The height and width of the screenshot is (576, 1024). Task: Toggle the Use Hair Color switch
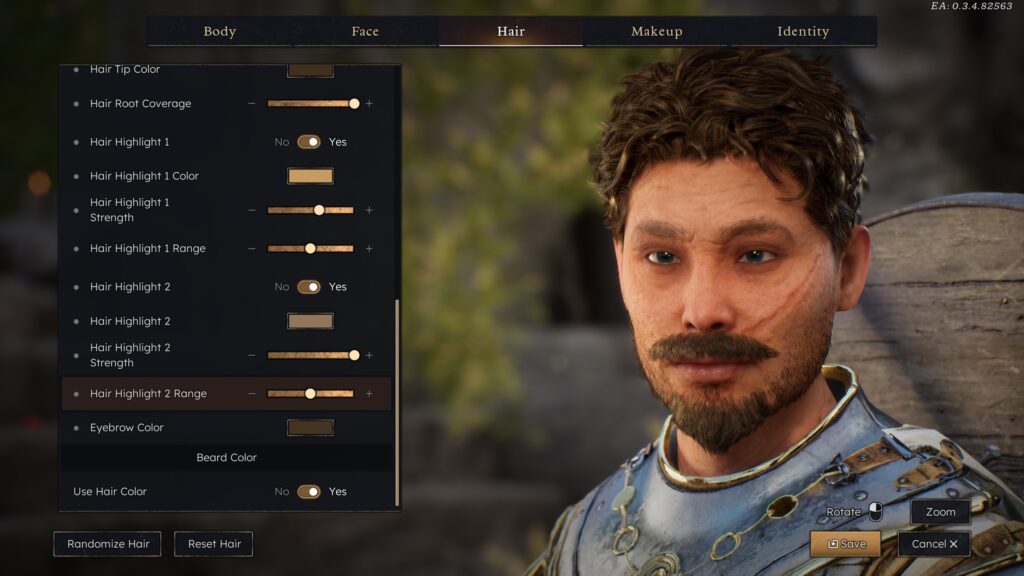[x=309, y=492]
